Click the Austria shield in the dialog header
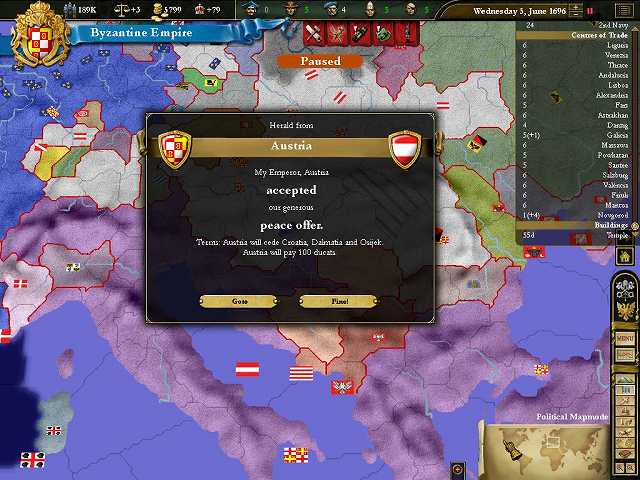640x480 pixels. pyautogui.click(x=404, y=147)
